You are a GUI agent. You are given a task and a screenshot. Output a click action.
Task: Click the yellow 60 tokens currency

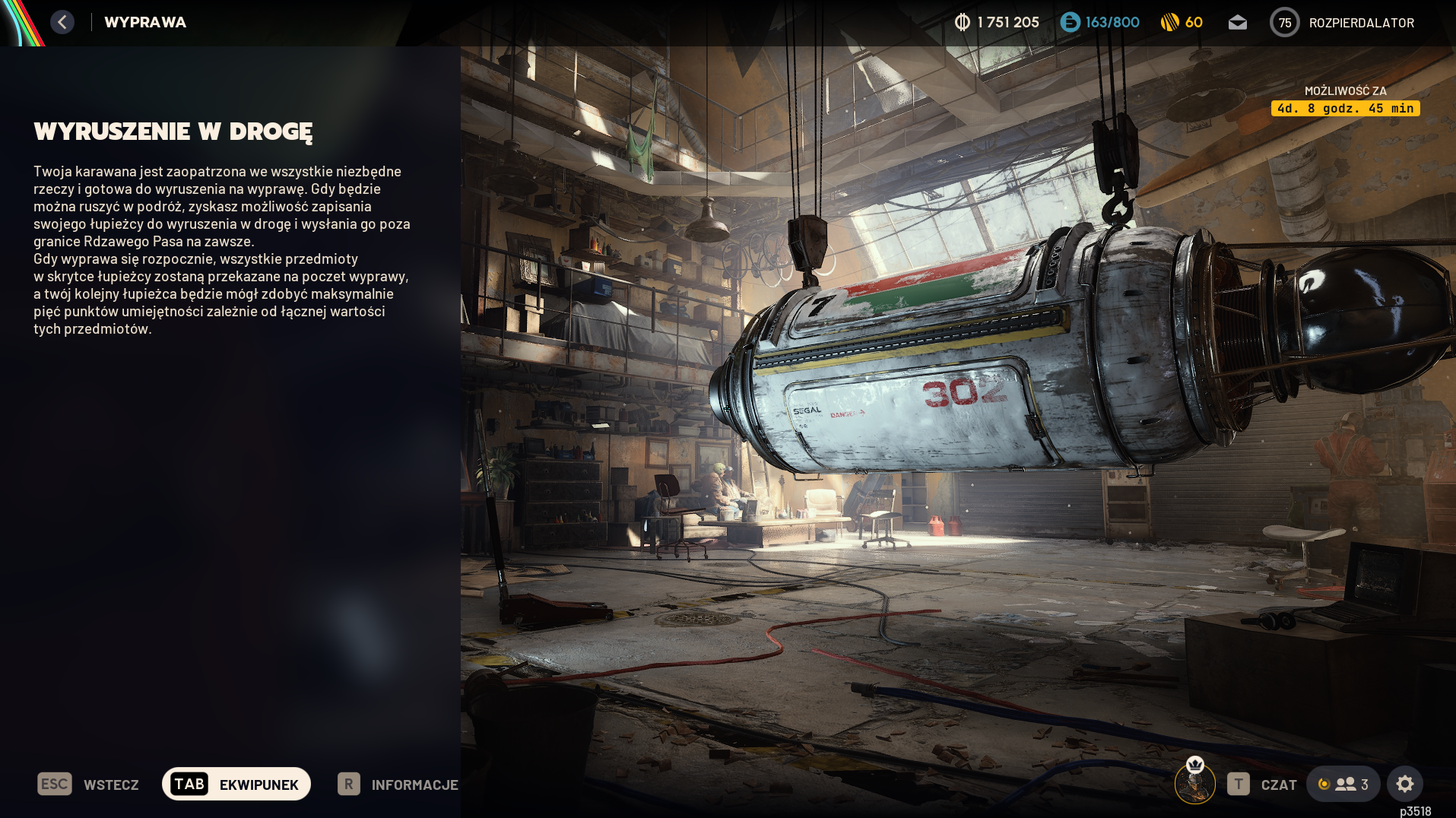1182,23
